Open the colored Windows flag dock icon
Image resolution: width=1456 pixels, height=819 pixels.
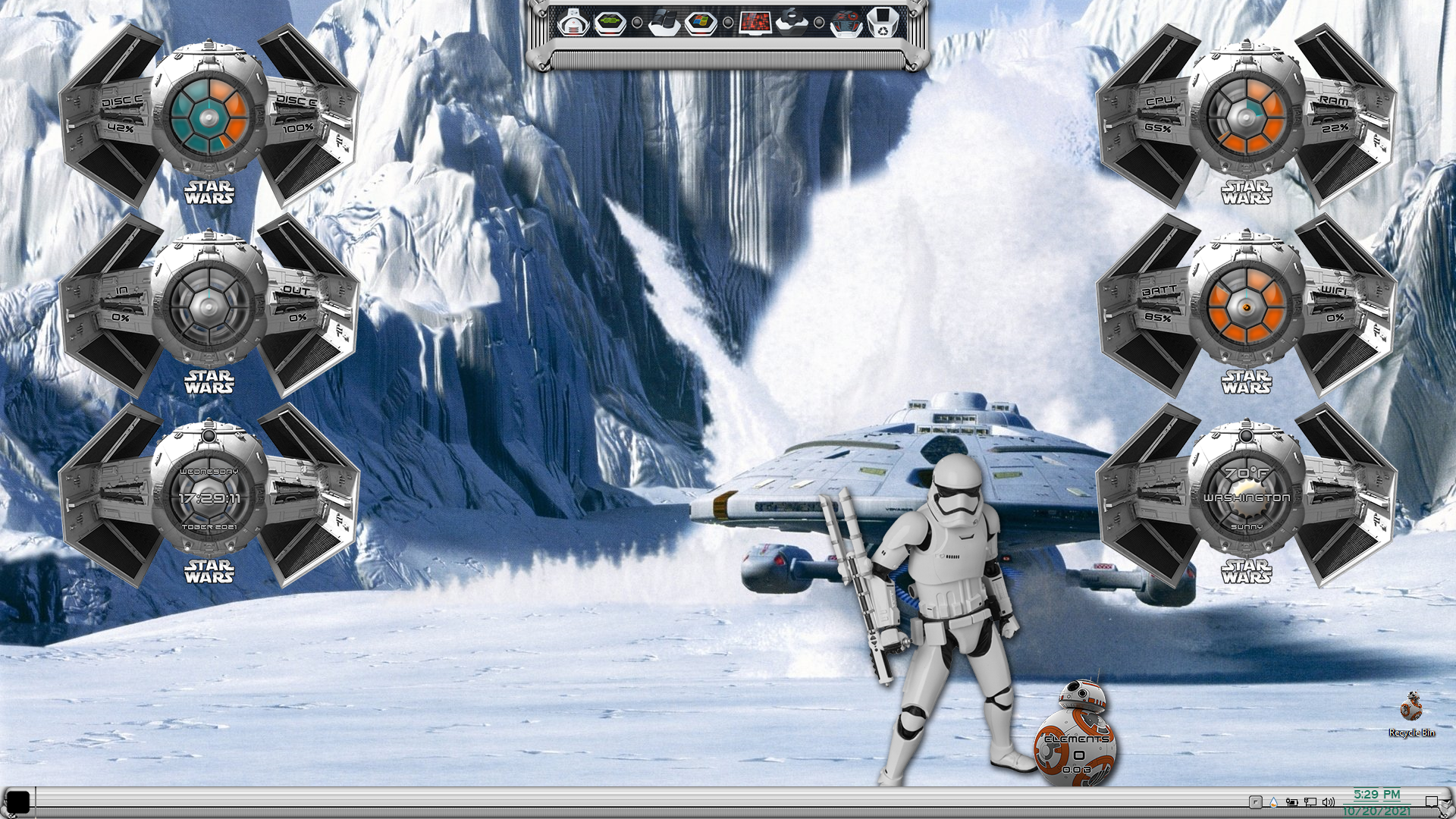[701, 22]
